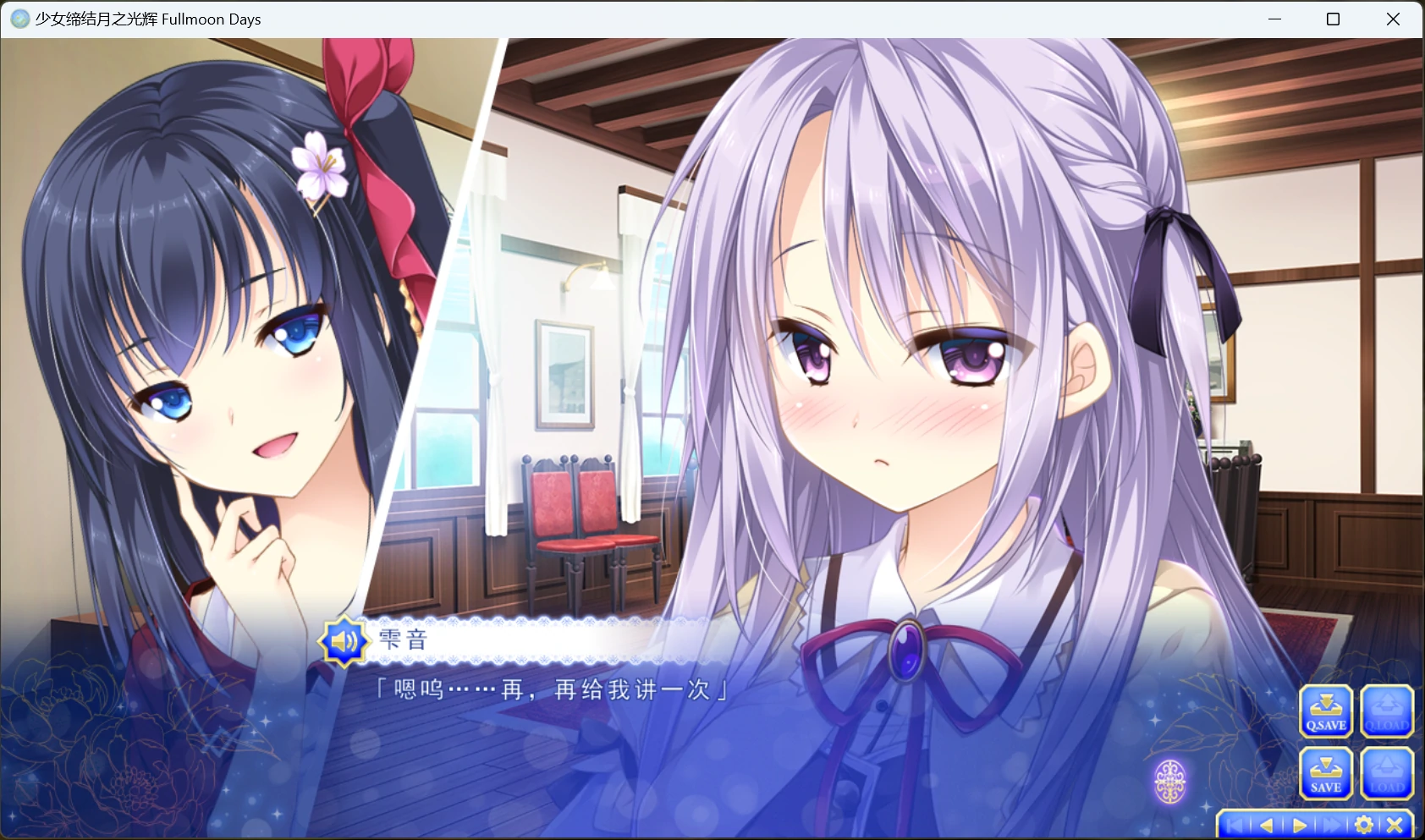Open the settings with the gear icon

(1363, 825)
